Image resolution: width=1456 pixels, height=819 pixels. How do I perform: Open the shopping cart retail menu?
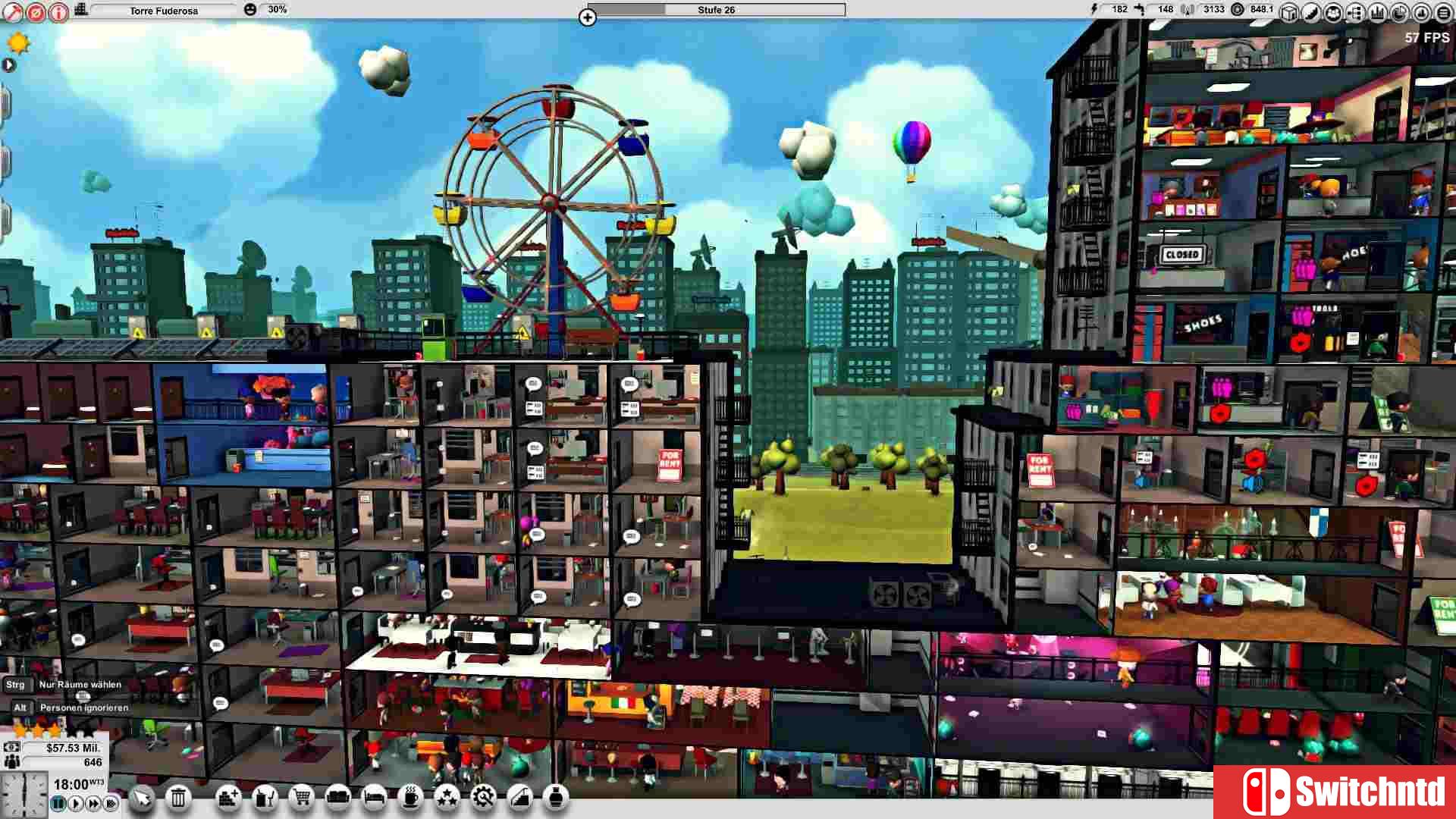[300, 799]
